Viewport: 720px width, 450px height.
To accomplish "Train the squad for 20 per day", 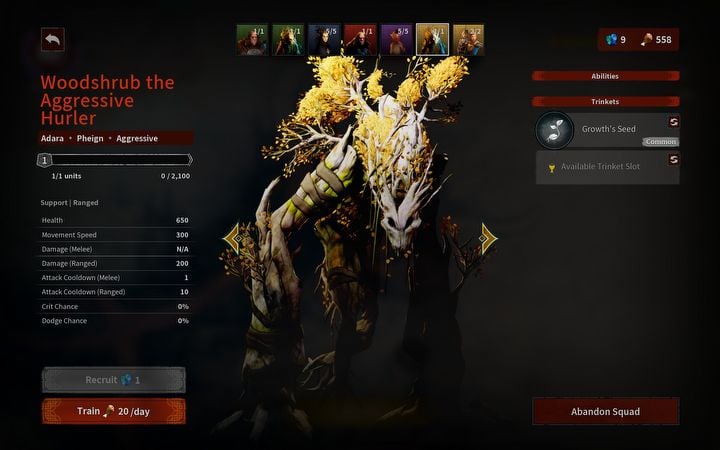I will pos(113,411).
